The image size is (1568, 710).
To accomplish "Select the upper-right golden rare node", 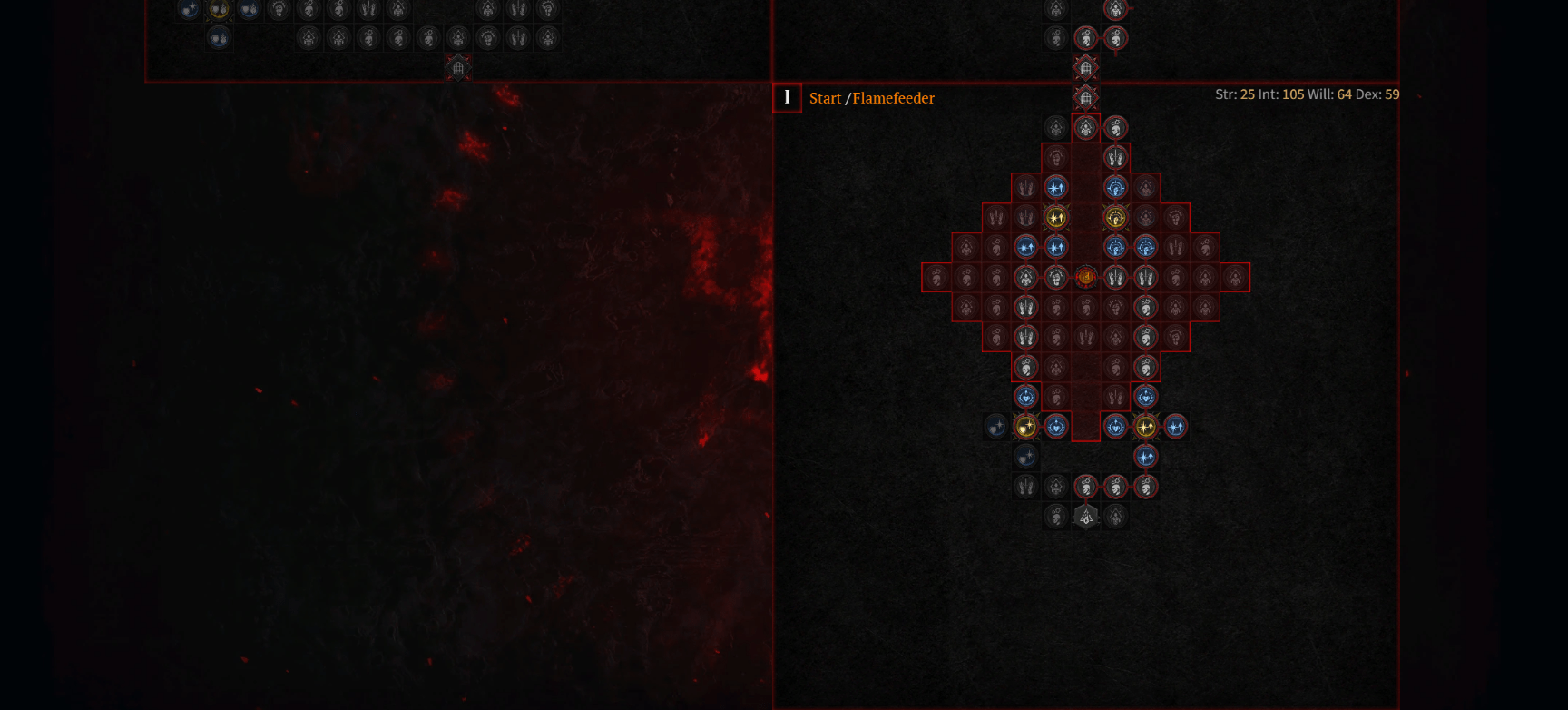I will [1115, 217].
